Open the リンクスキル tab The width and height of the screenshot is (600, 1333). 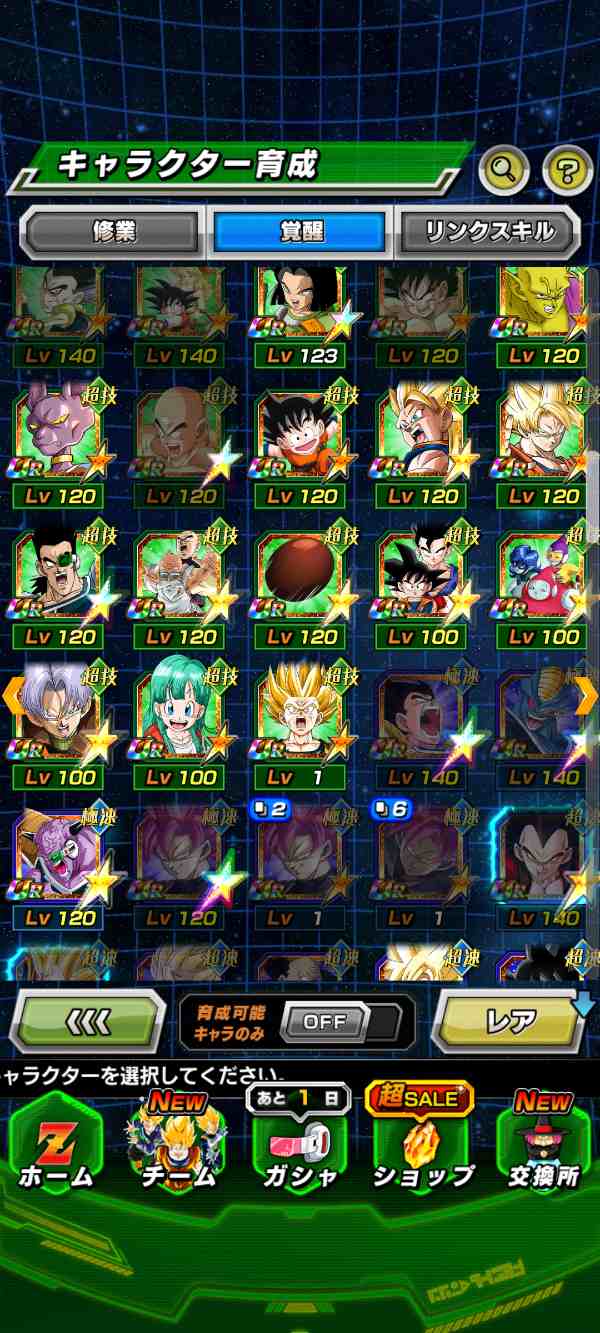[489, 232]
